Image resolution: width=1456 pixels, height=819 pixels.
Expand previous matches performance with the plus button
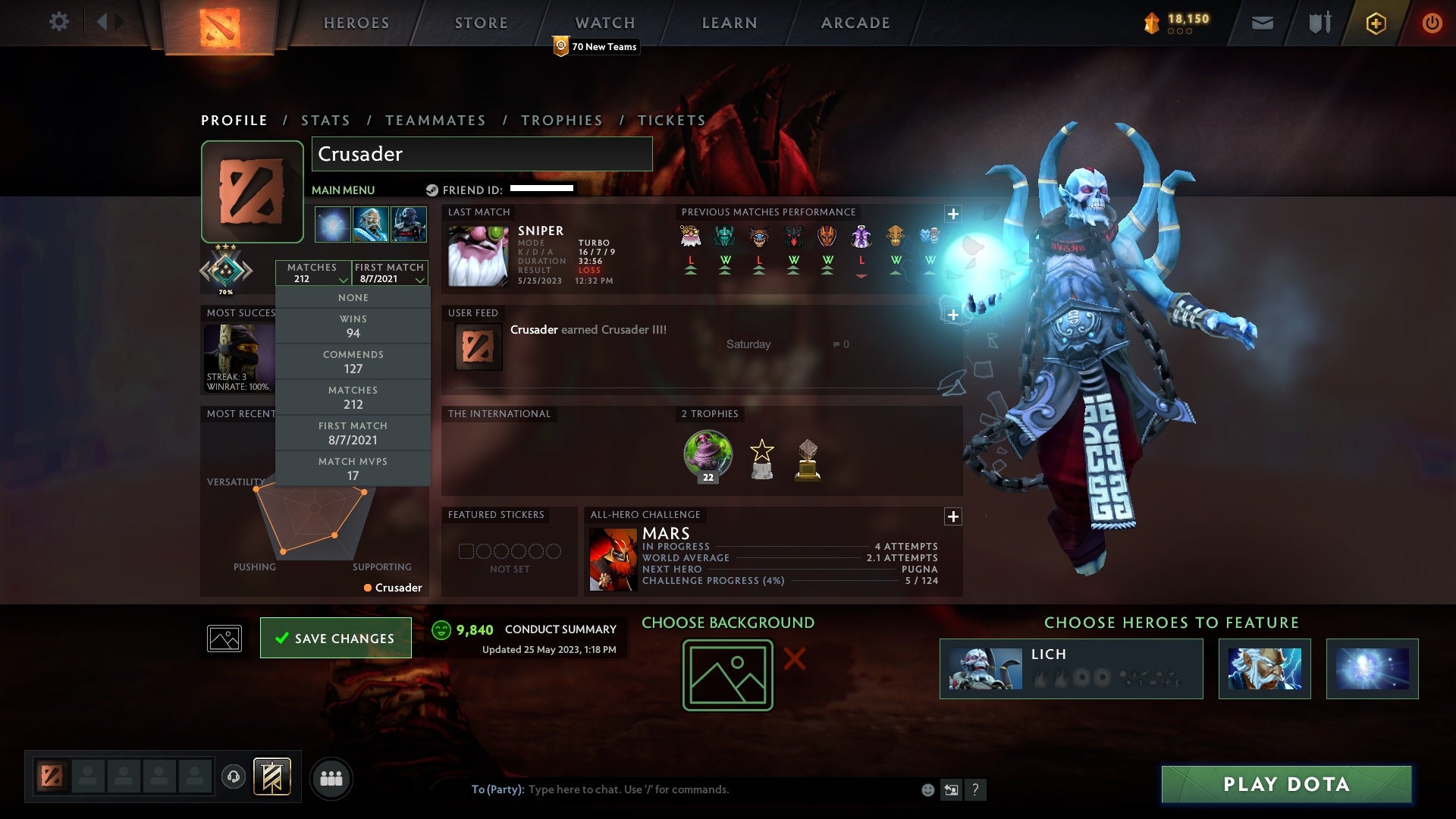(x=953, y=215)
